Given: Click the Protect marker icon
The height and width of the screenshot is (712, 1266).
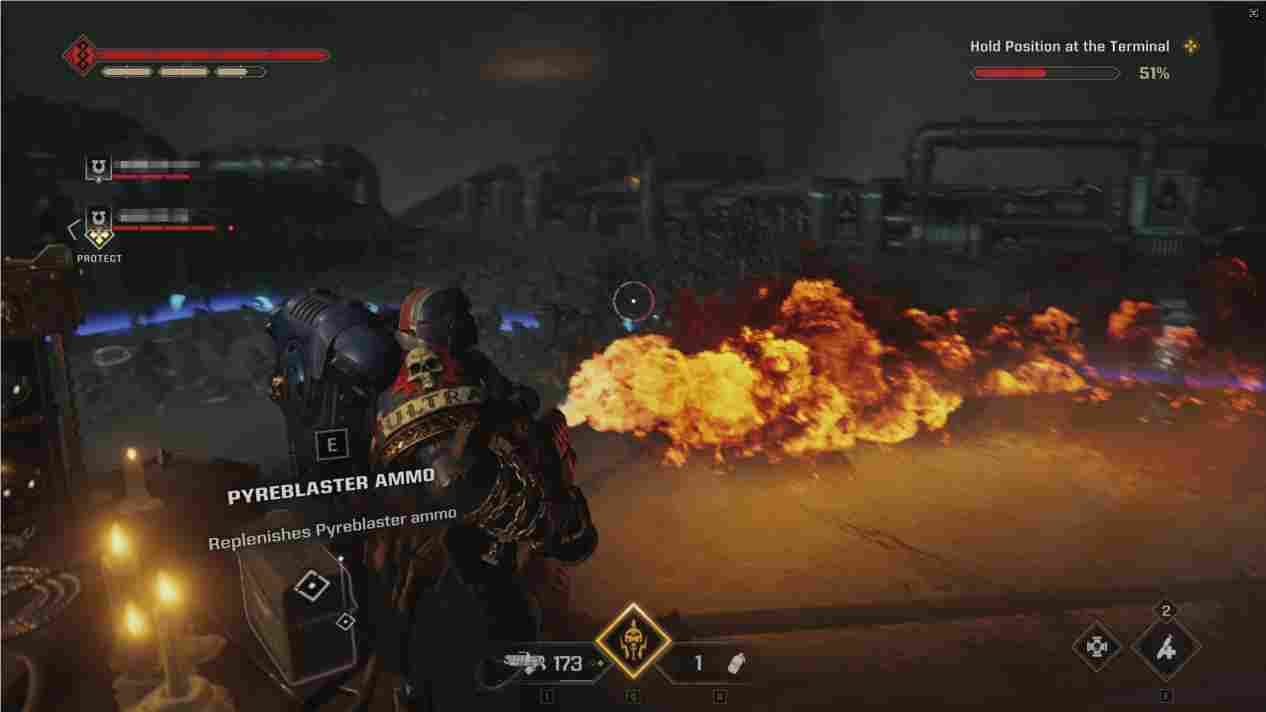Looking at the screenshot, I should pos(98,238).
